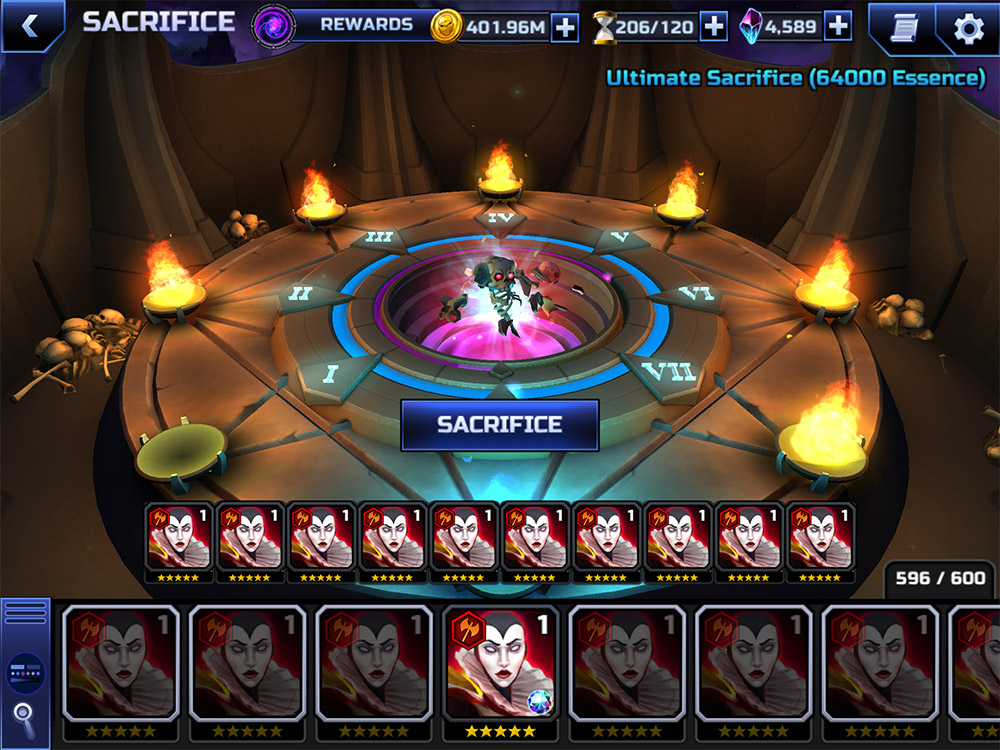
Task: Buy more crystals with plus button
Action: tap(838, 27)
